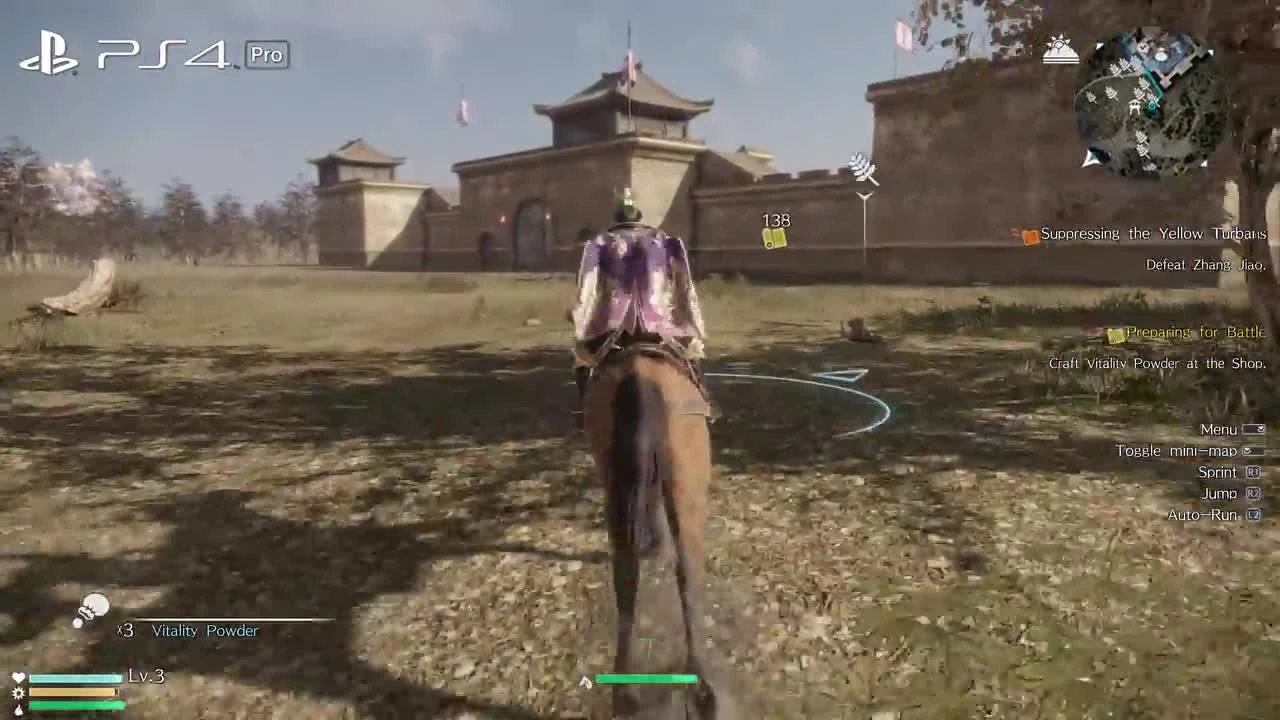Click the green horse stamina bar

pos(647,678)
